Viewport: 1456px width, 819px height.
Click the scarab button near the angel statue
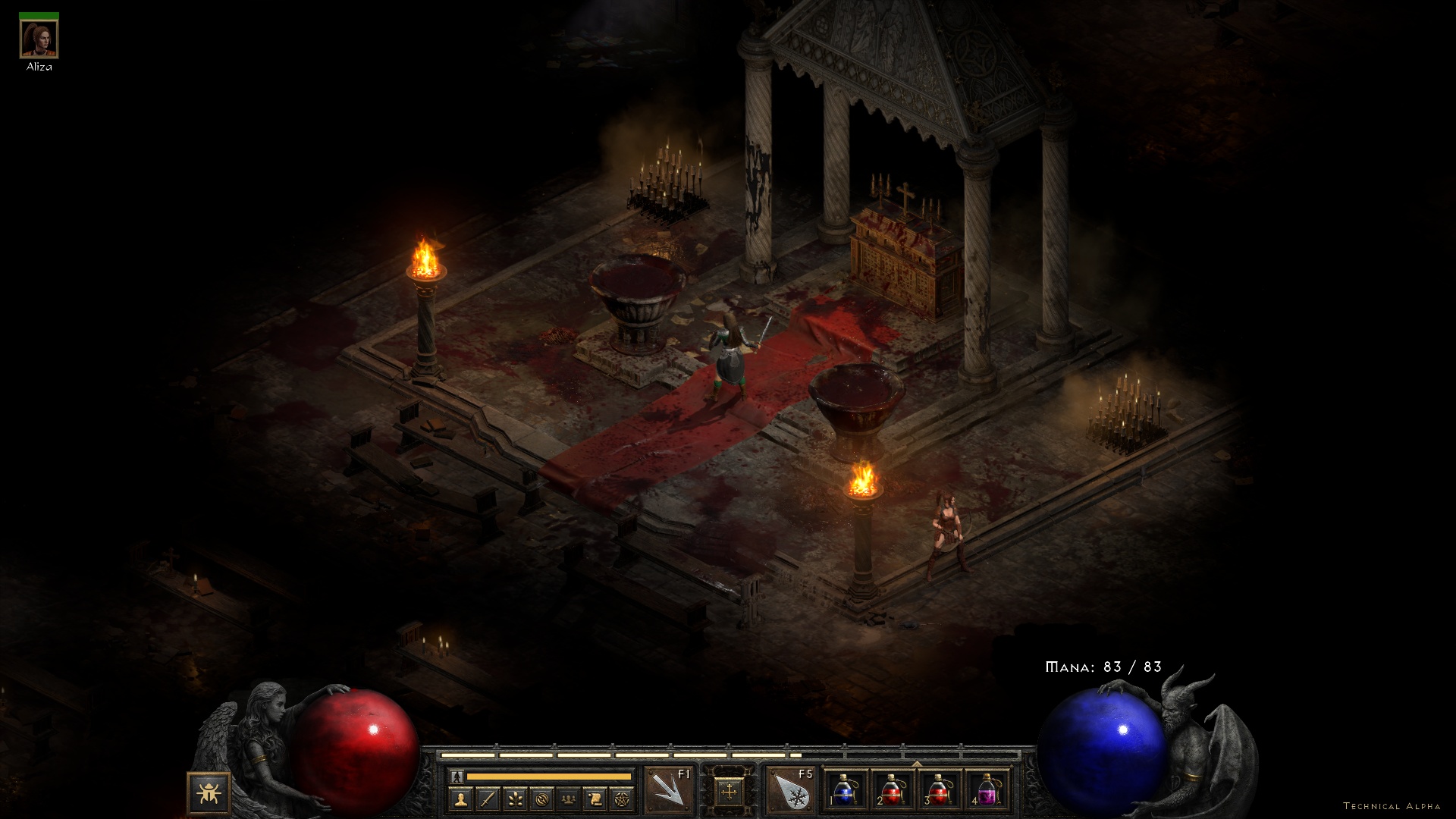pos(209,791)
